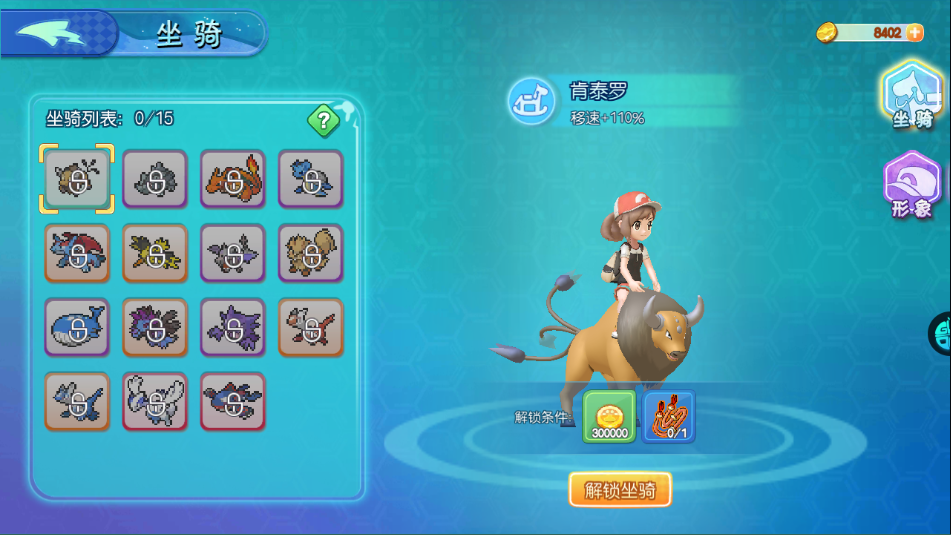
Task: Check the 300000 gold coin unlock cost
Action: [x=609, y=416]
